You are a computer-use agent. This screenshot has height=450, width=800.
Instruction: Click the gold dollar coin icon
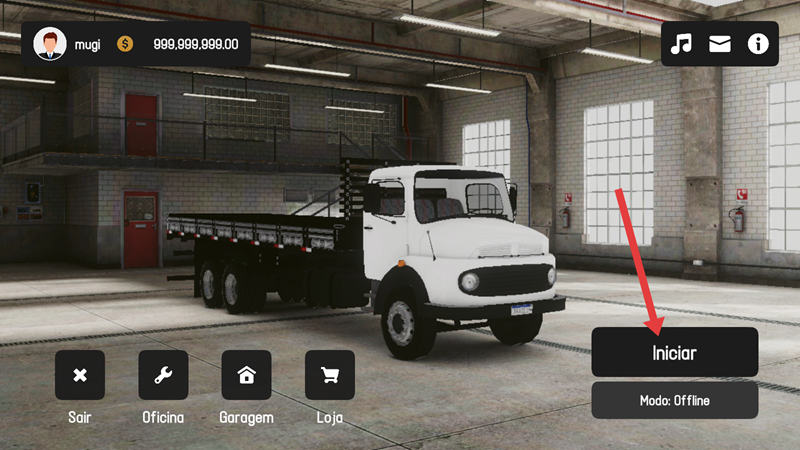point(125,44)
